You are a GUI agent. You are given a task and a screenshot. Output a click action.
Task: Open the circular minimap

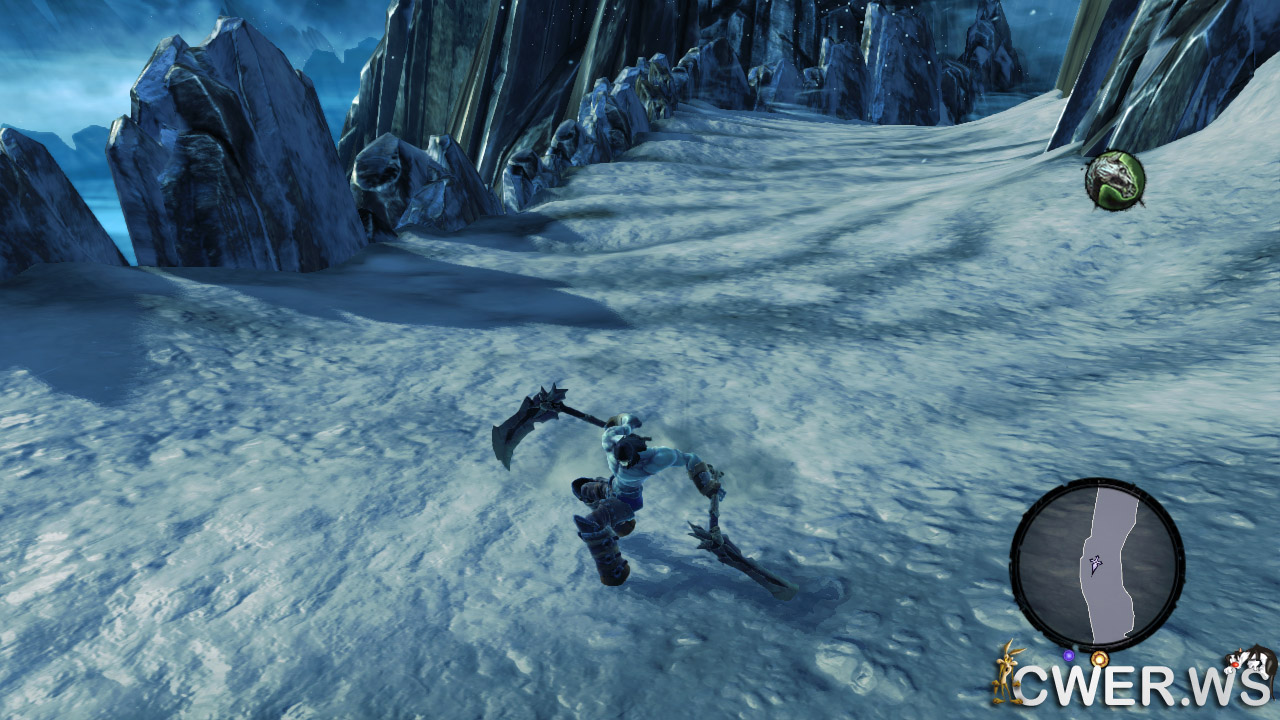click(1097, 565)
